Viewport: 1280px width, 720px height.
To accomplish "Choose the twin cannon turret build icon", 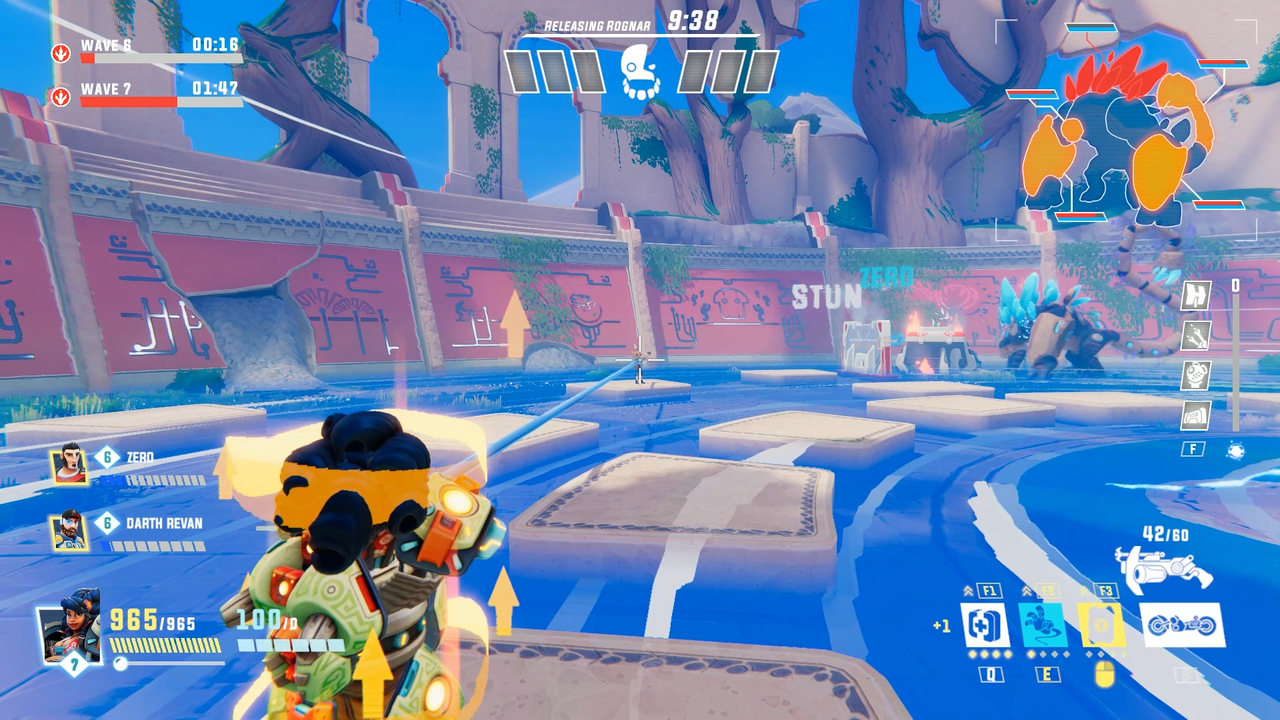I will click(x=1196, y=336).
